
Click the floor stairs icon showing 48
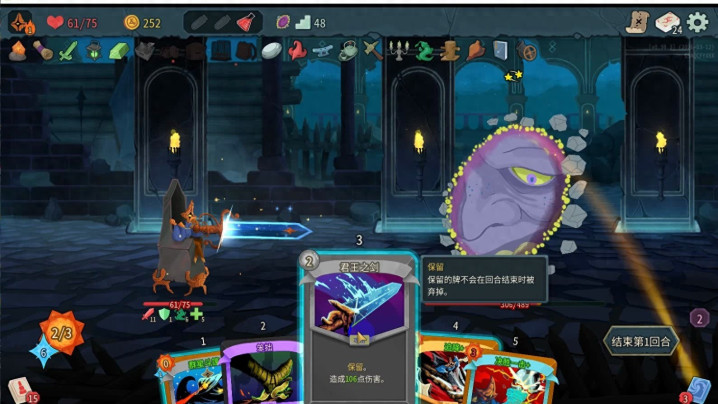(302, 22)
